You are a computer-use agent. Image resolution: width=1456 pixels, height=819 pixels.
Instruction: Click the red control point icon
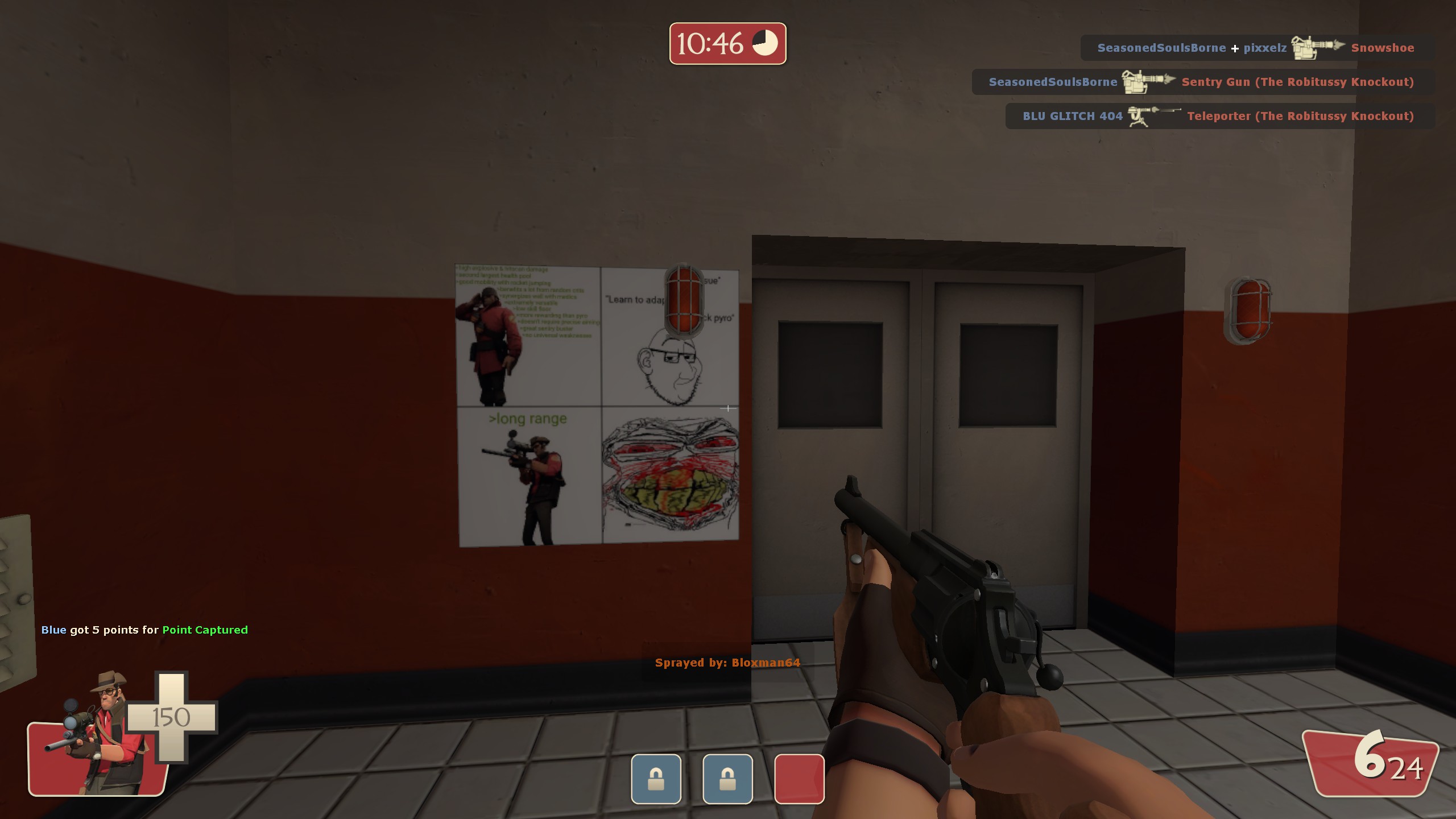point(799,779)
